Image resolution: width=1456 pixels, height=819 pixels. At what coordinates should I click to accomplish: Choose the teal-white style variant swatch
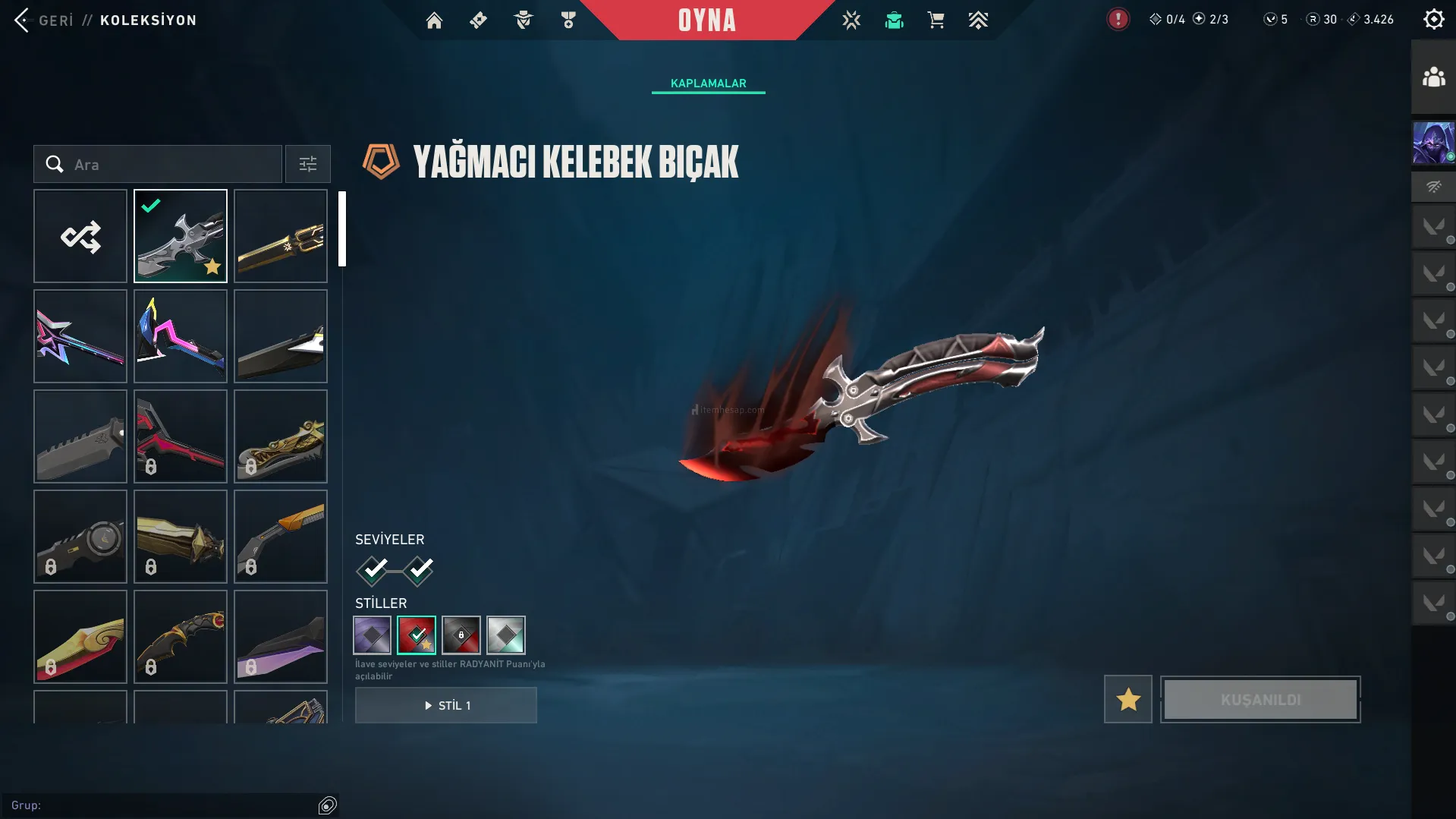506,635
